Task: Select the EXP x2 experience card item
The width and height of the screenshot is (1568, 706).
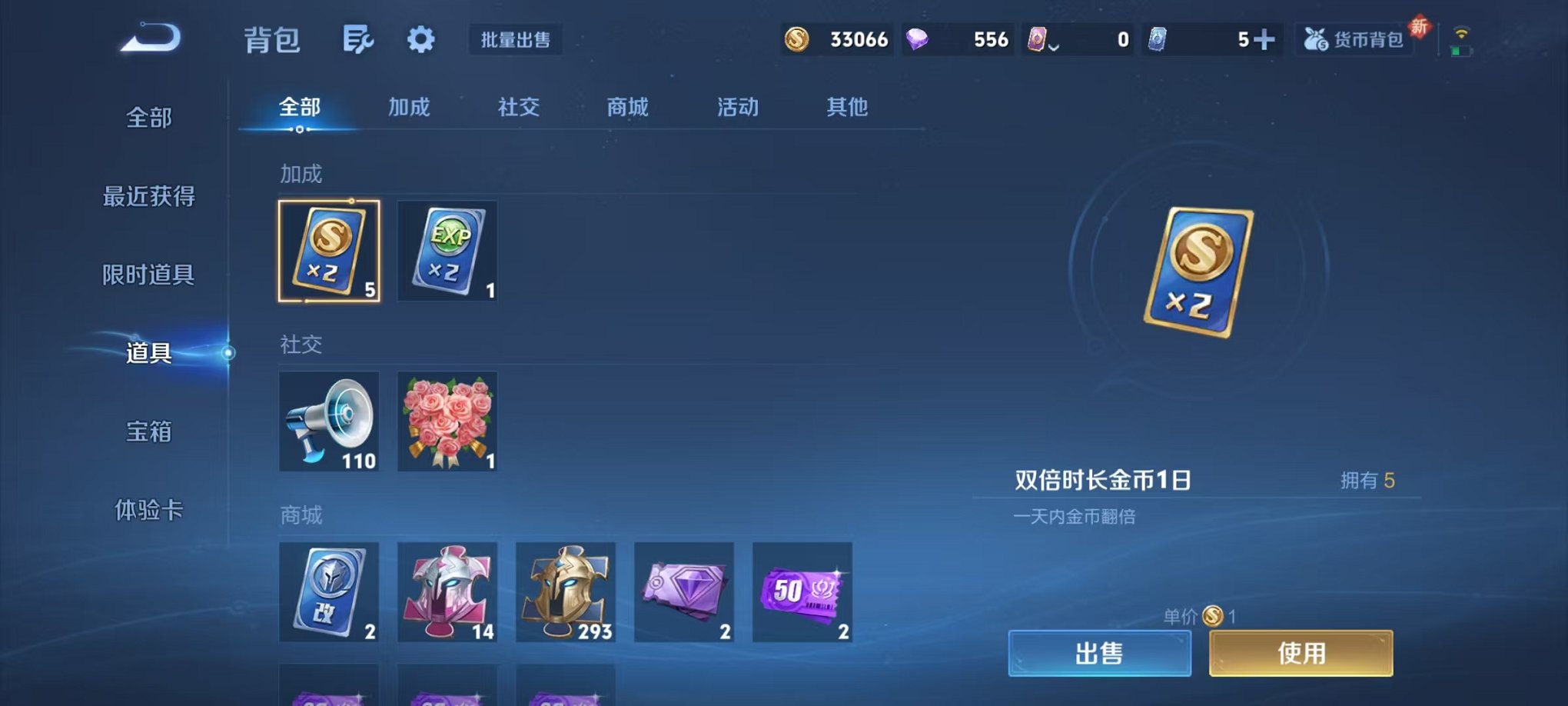Action: coord(447,251)
